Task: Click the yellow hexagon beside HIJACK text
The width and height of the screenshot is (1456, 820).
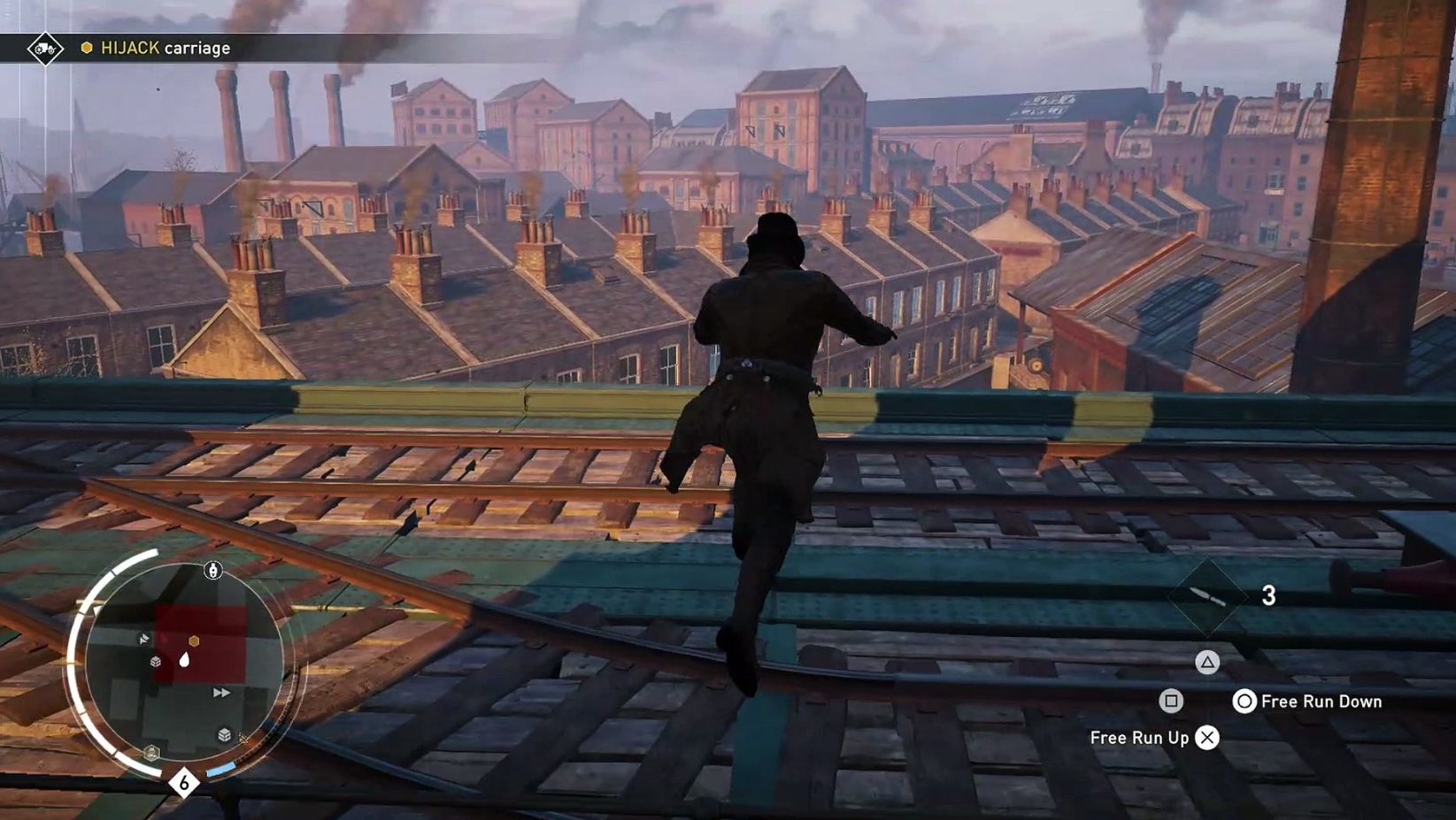Action: point(87,48)
